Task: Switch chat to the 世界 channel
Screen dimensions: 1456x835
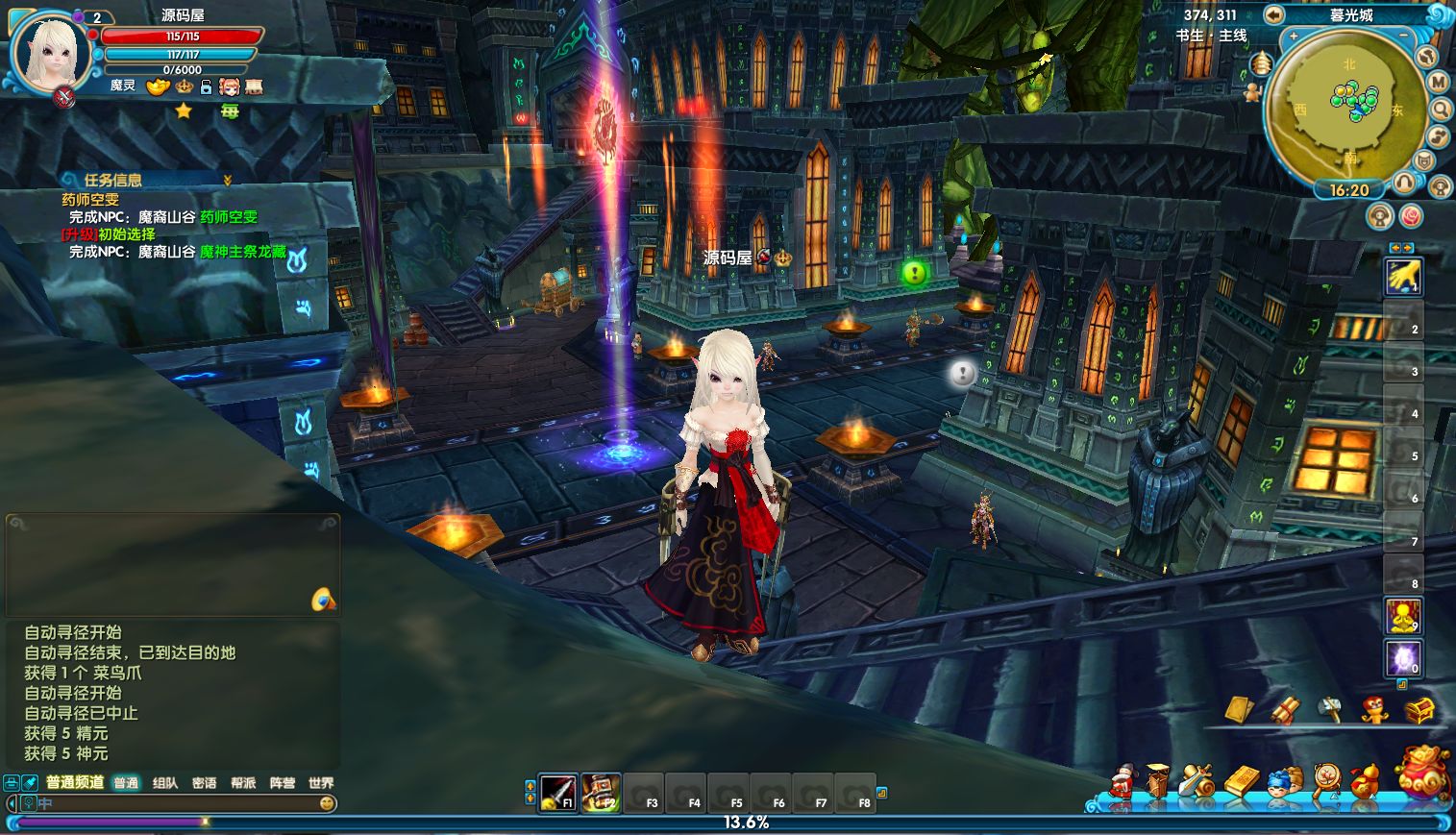Action: click(x=321, y=783)
